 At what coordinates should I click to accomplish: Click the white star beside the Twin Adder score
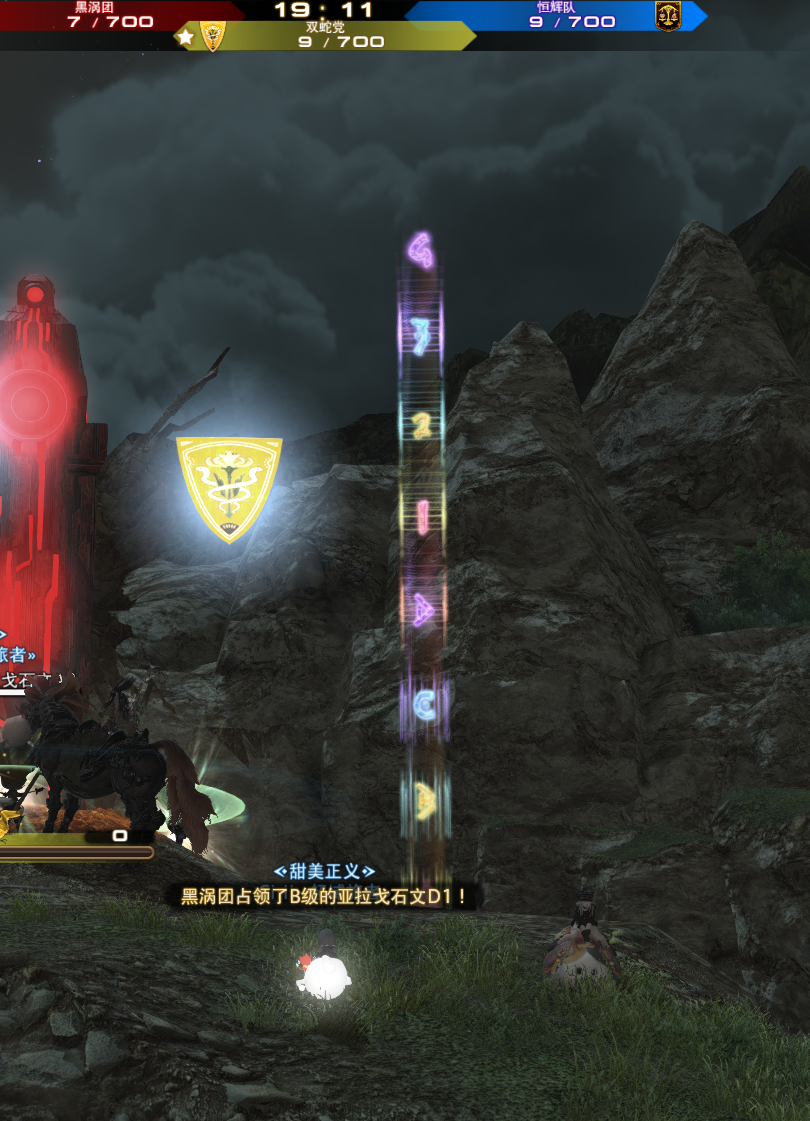[x=185, y=38]
